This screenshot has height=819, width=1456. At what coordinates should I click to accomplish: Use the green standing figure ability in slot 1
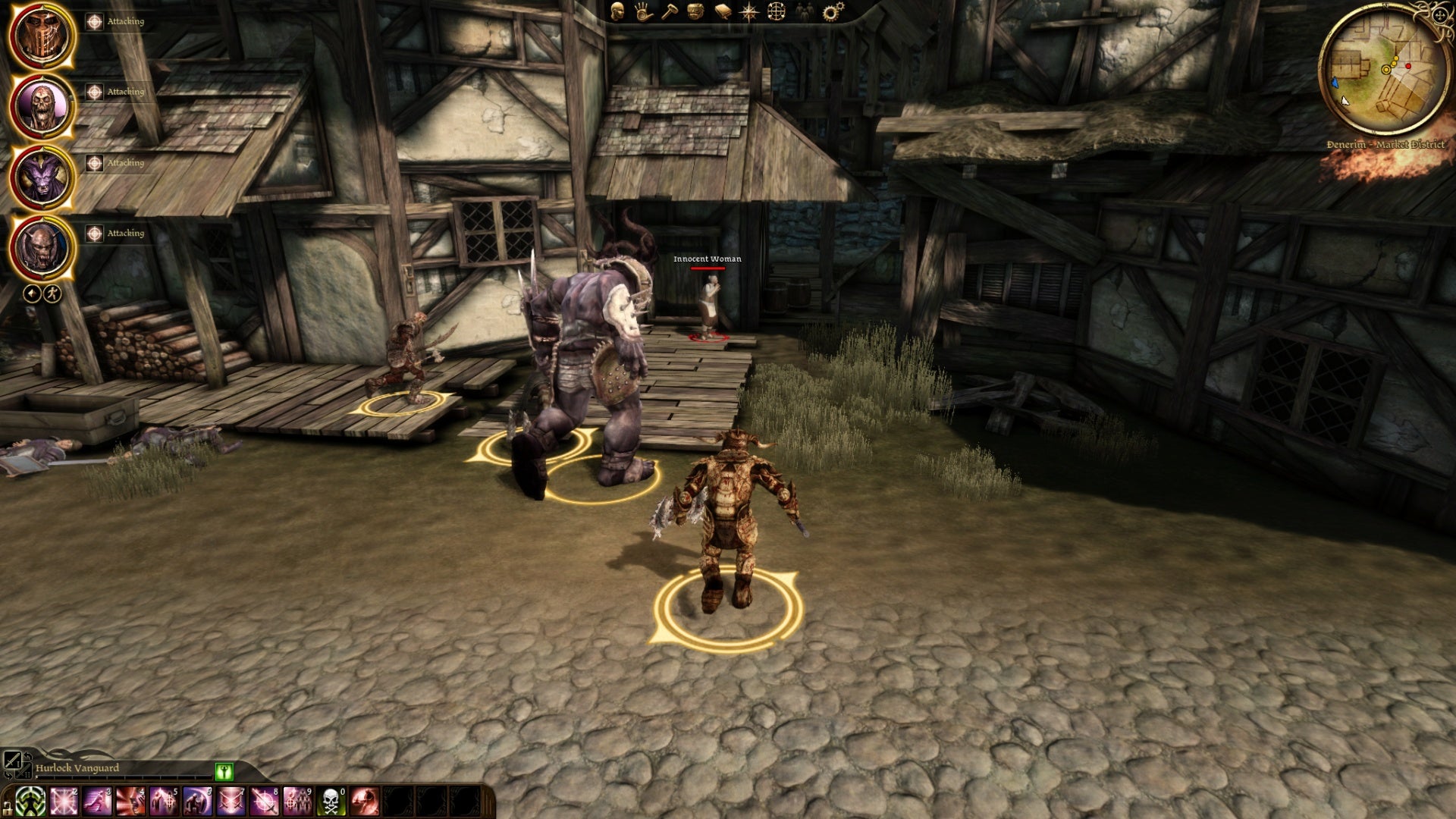(x=30, y=802)
